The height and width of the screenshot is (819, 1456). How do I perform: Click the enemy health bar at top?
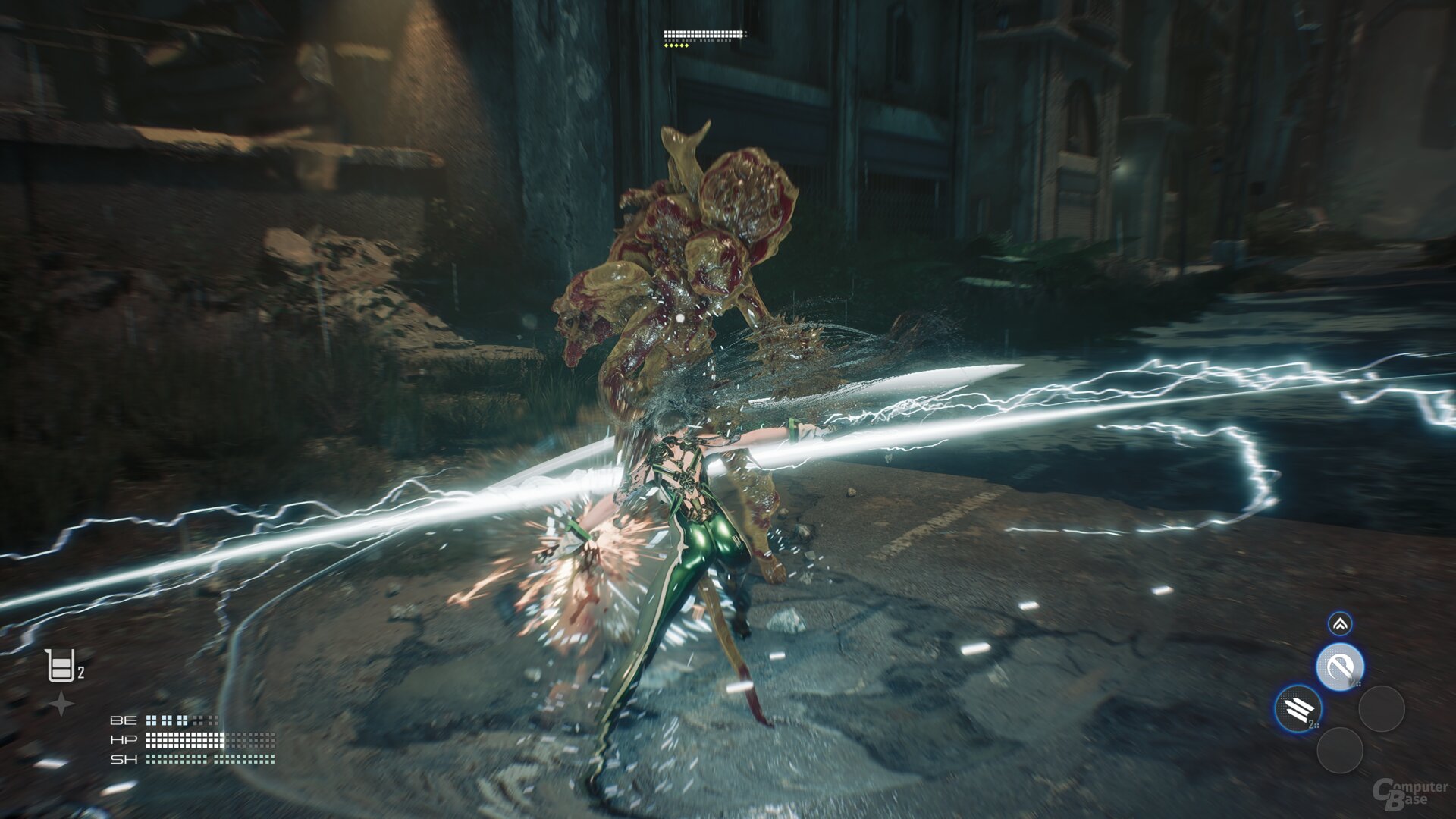pos(701,34)
